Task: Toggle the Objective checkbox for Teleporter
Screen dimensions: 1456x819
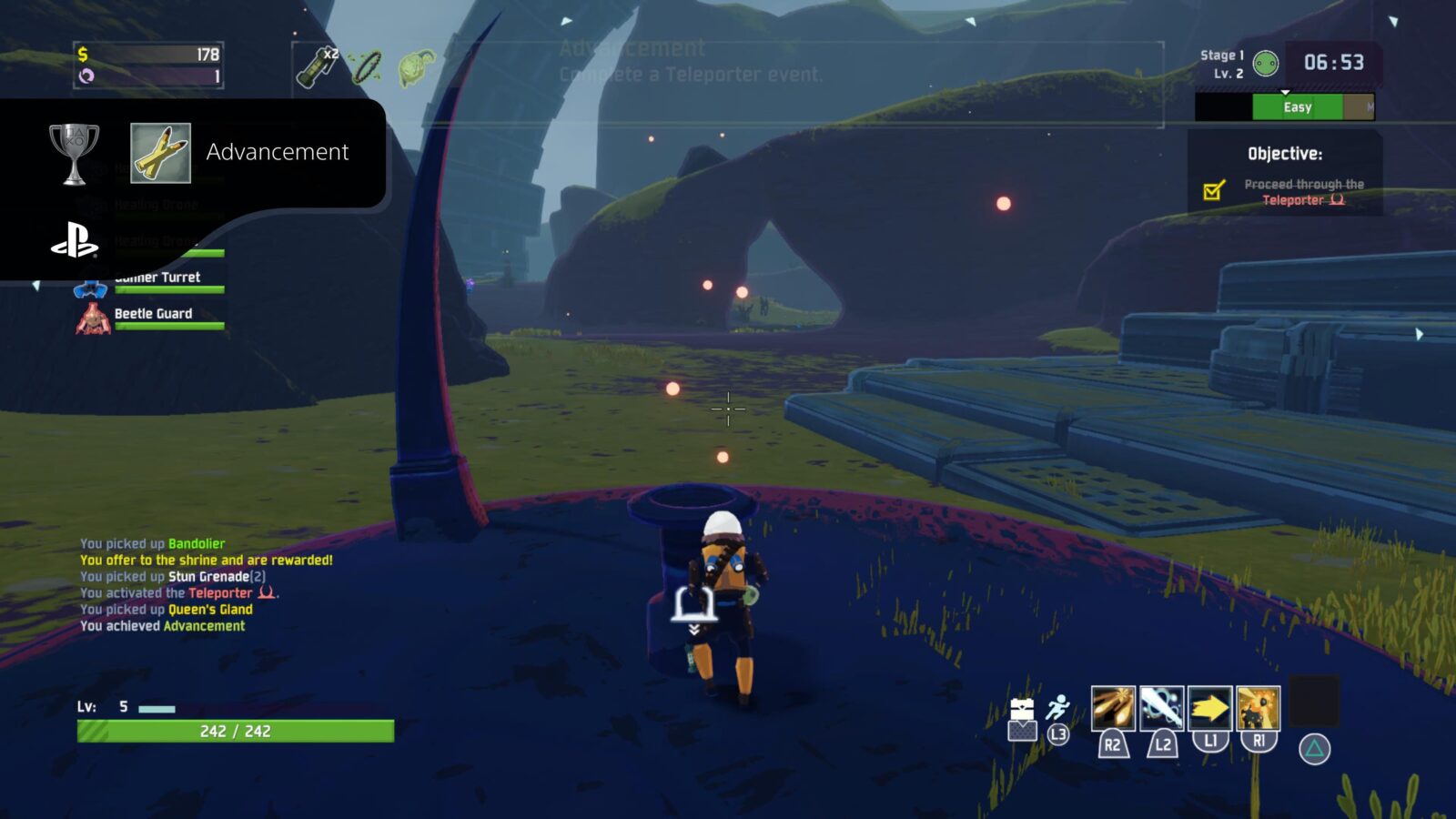Action: (x=1214, y=192)
